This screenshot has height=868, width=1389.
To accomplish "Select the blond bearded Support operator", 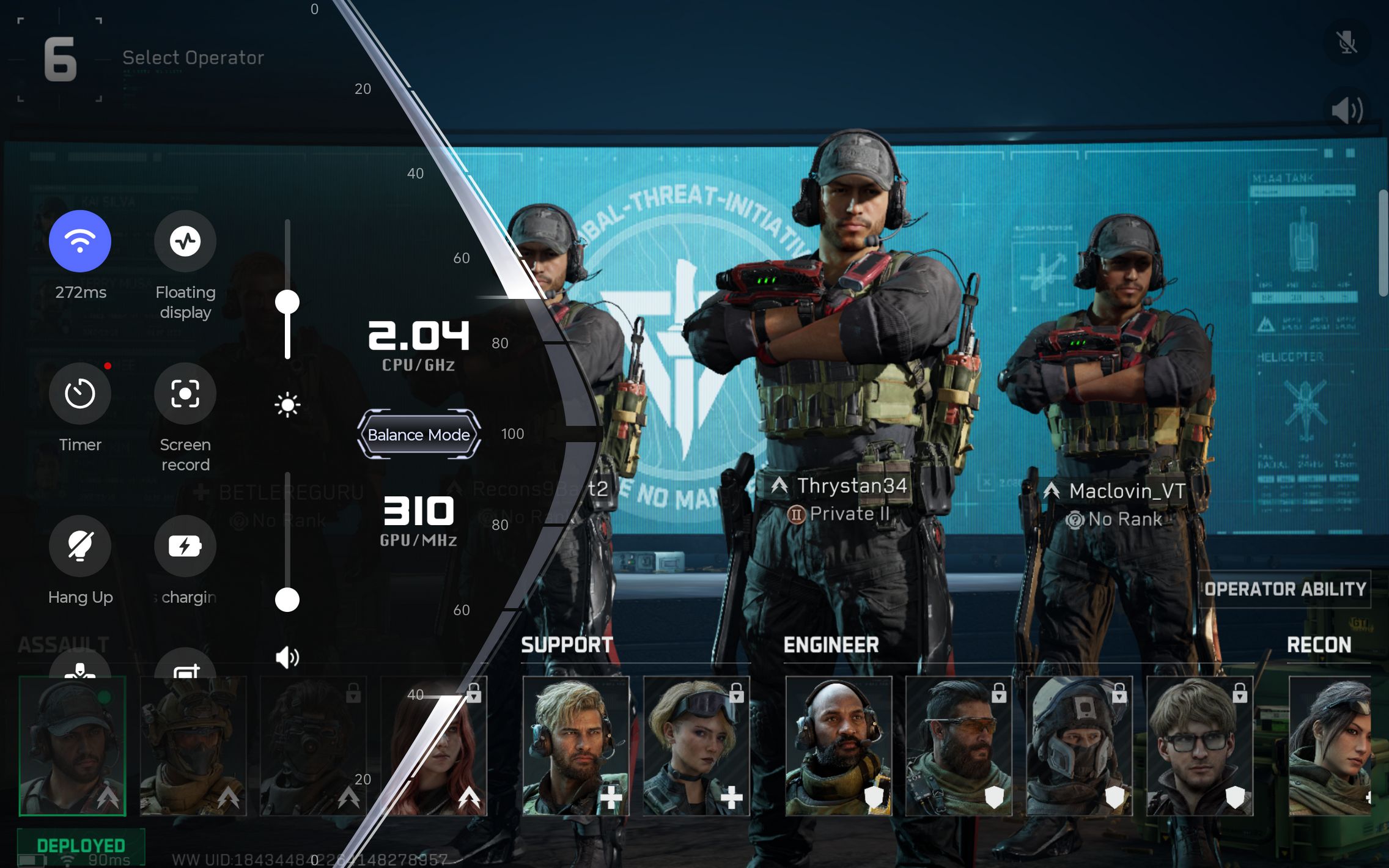I will point(575,746).
